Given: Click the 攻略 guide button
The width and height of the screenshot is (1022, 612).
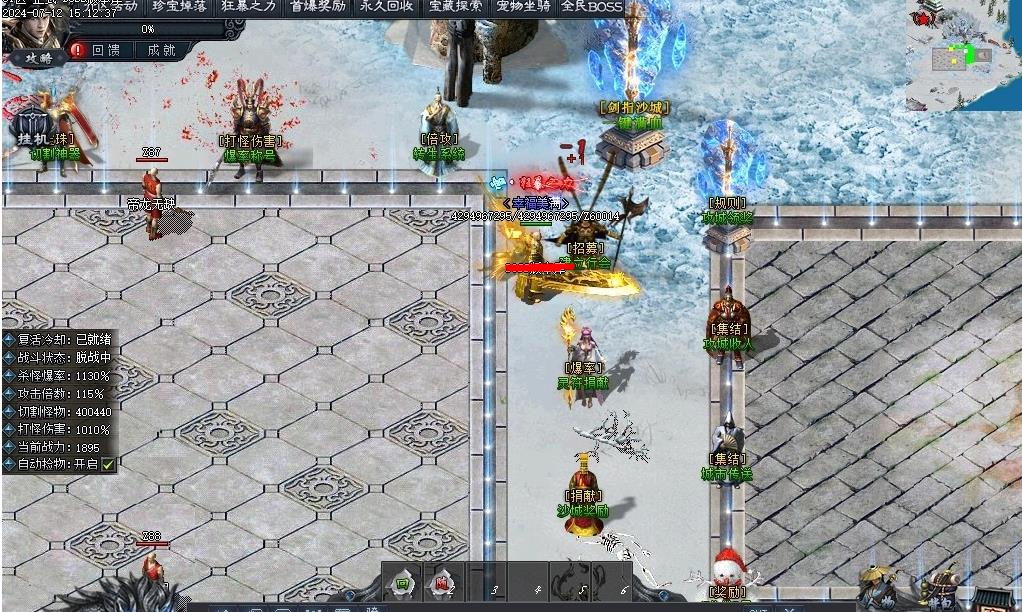Looking at the screenshot, I should (x=38, y=59).
